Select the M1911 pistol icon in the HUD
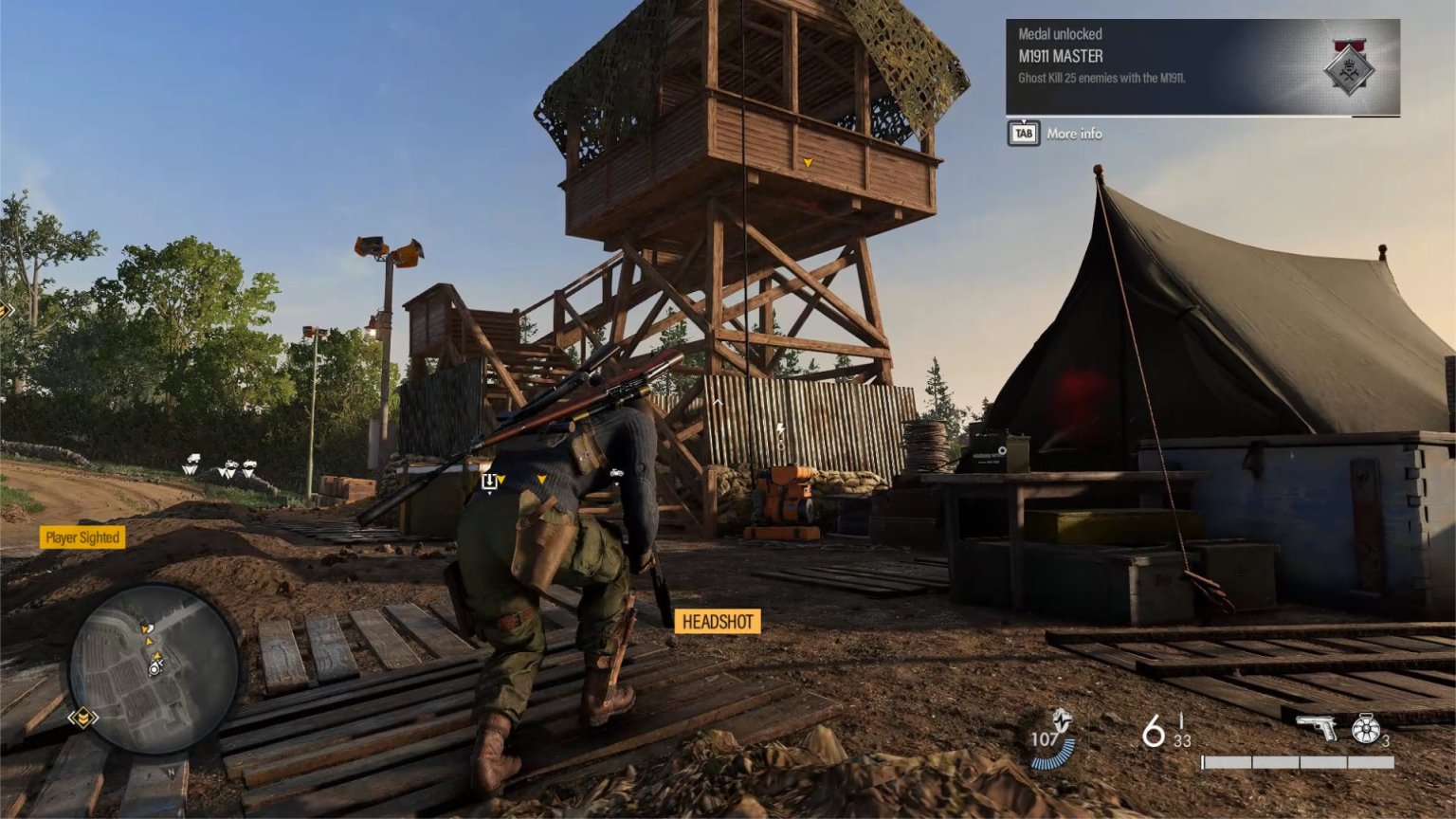1456x819 pixels. [1316, 728]
